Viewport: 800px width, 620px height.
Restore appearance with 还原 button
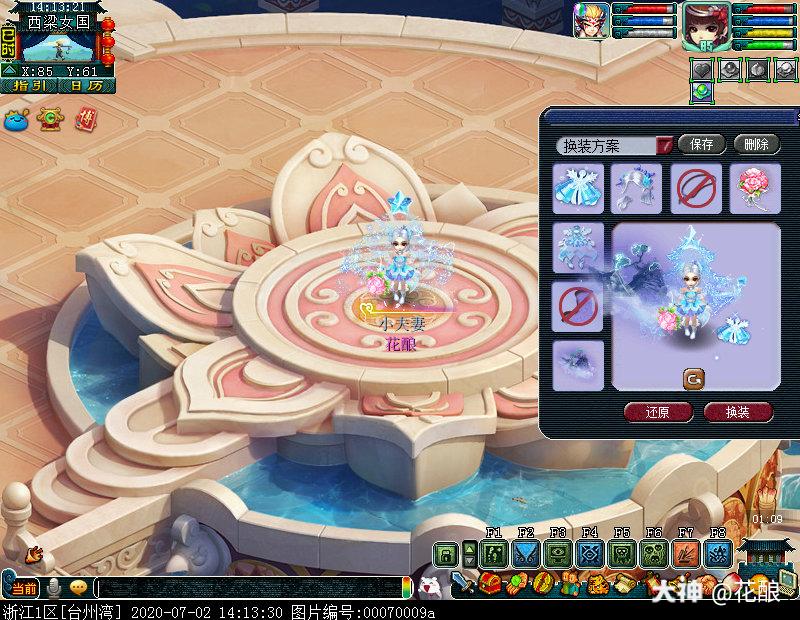pyautogui.click(x=656, y=412)
